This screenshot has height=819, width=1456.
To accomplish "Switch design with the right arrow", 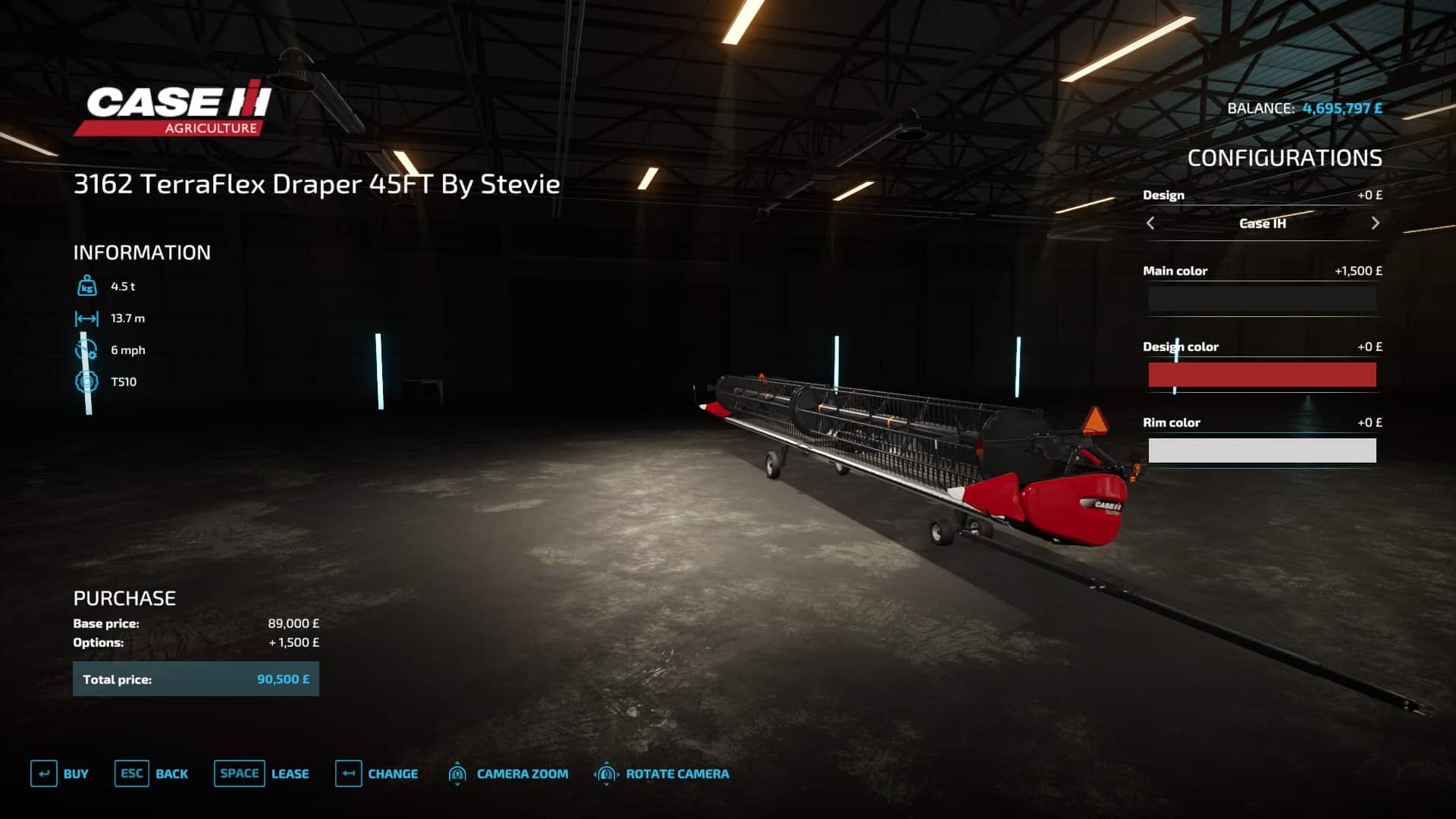I will [1375, 223].
